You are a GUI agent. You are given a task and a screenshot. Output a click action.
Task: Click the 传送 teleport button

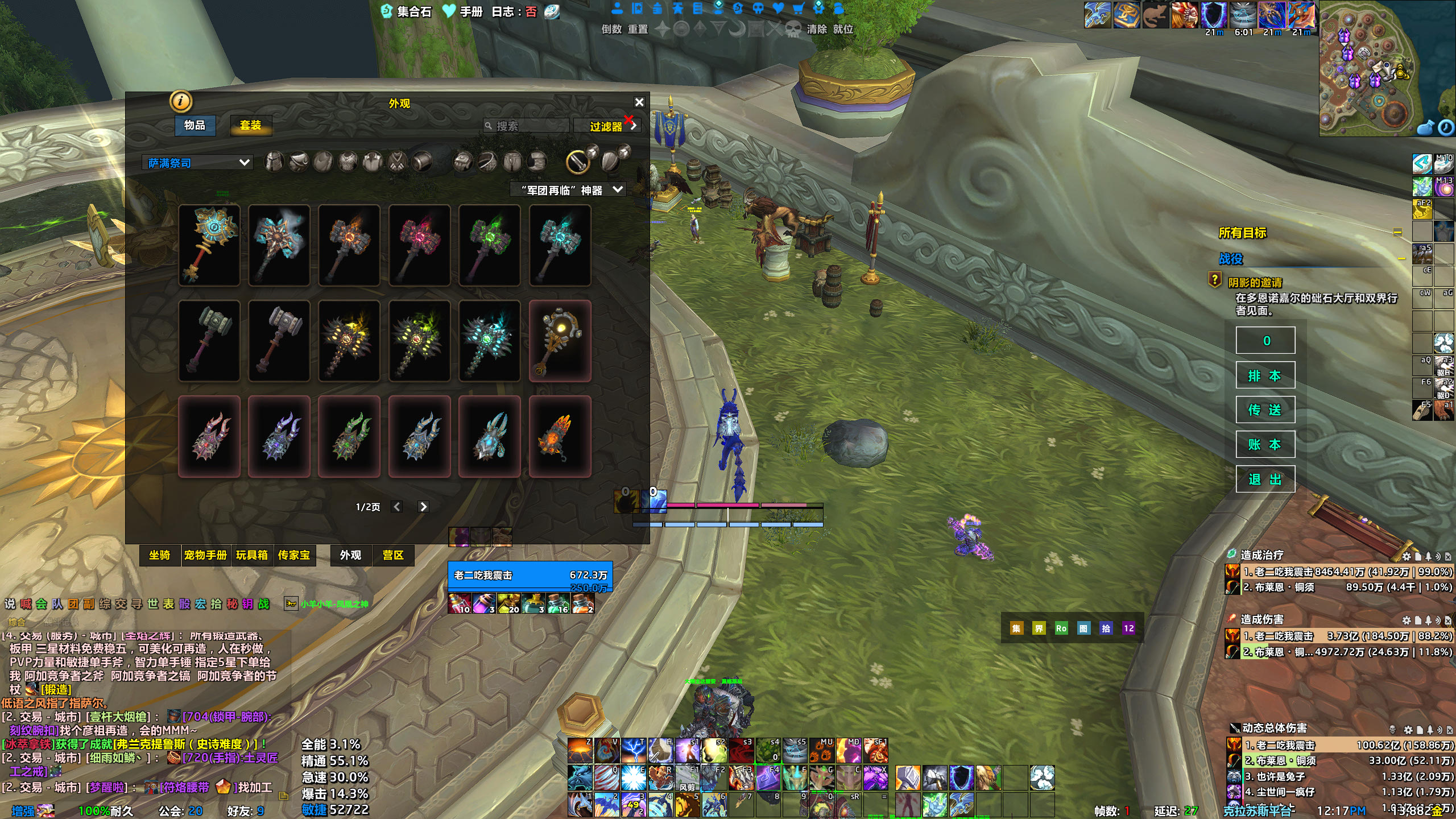pos(1265,410)
